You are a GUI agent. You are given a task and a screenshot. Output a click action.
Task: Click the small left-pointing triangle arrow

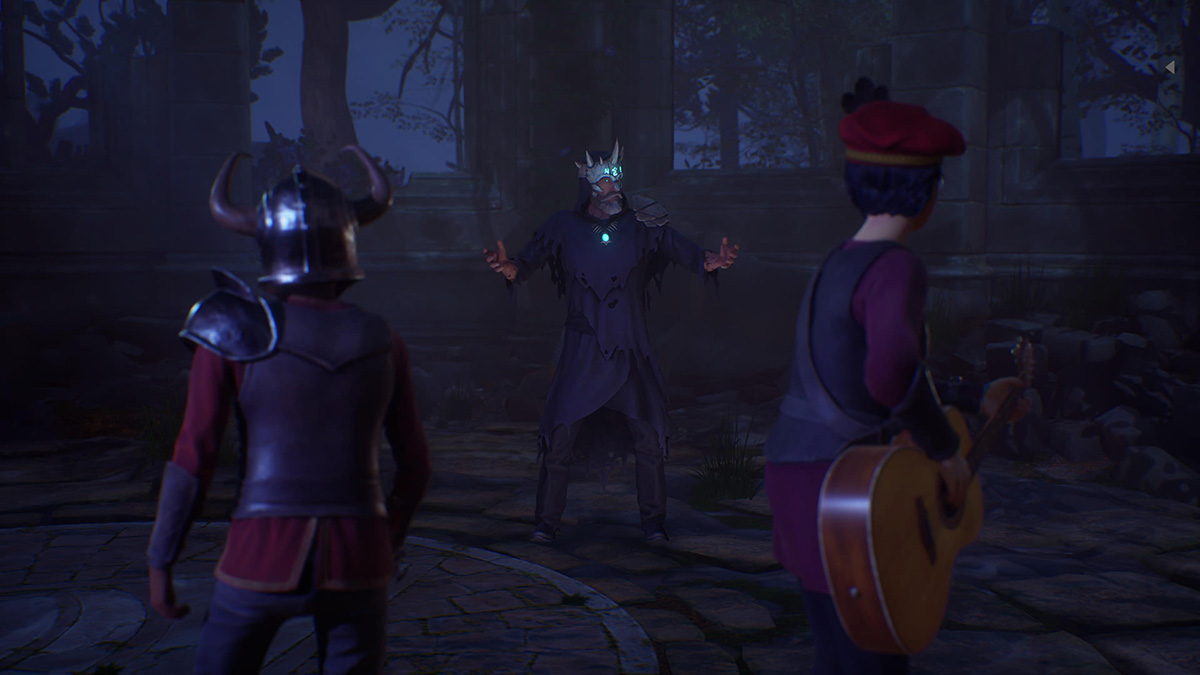(x=1170, y=67)
